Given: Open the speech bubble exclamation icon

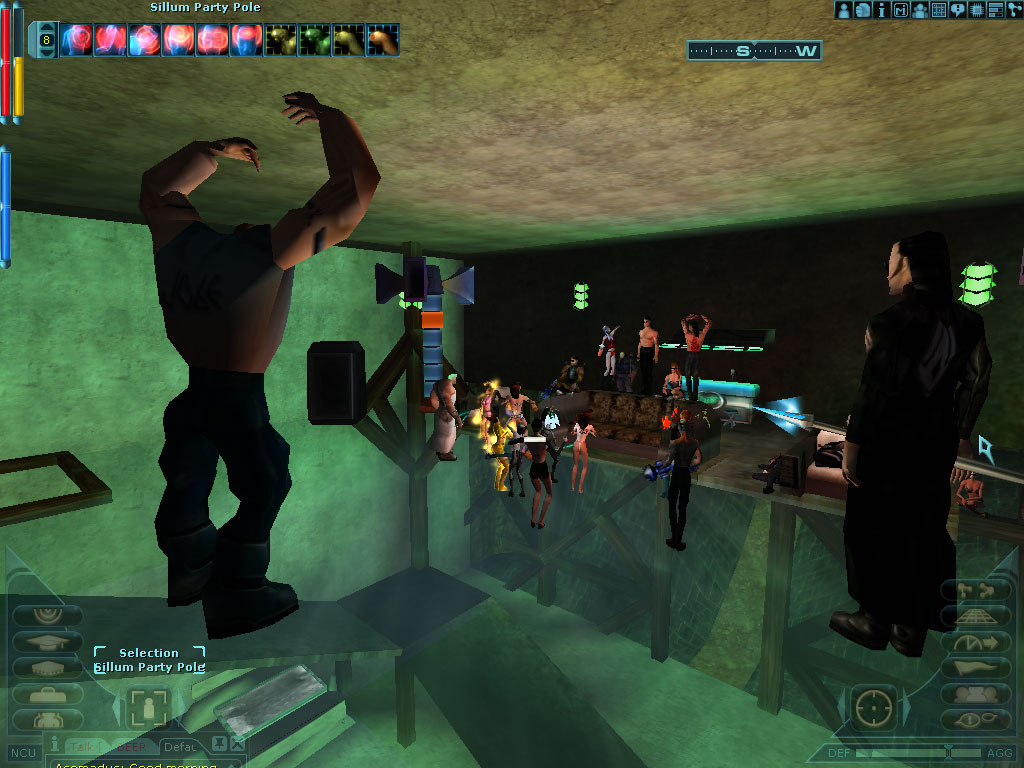Looking at the screenshot, I should pos(958,10).
